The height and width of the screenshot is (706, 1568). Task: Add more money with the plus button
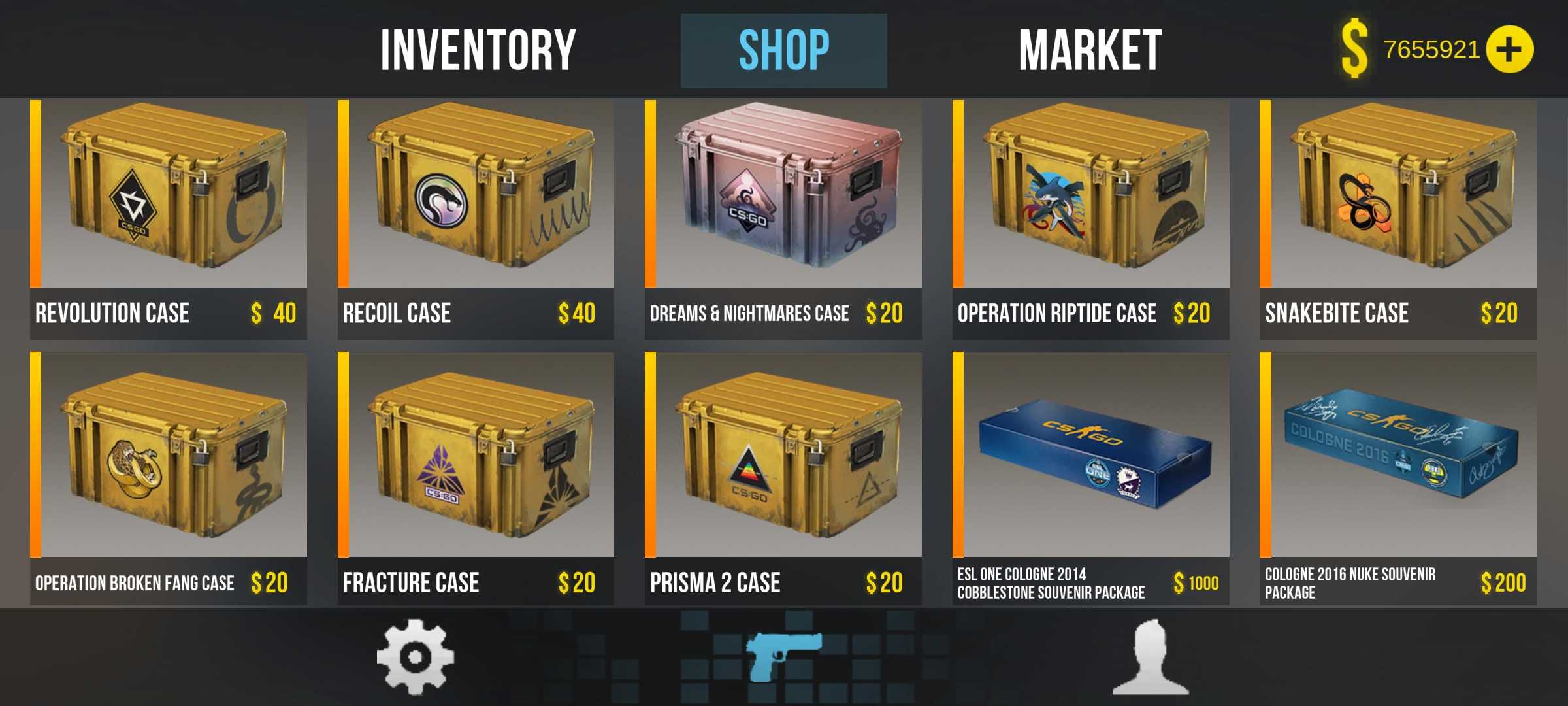pyautogui.click(x=1509, y=50)
